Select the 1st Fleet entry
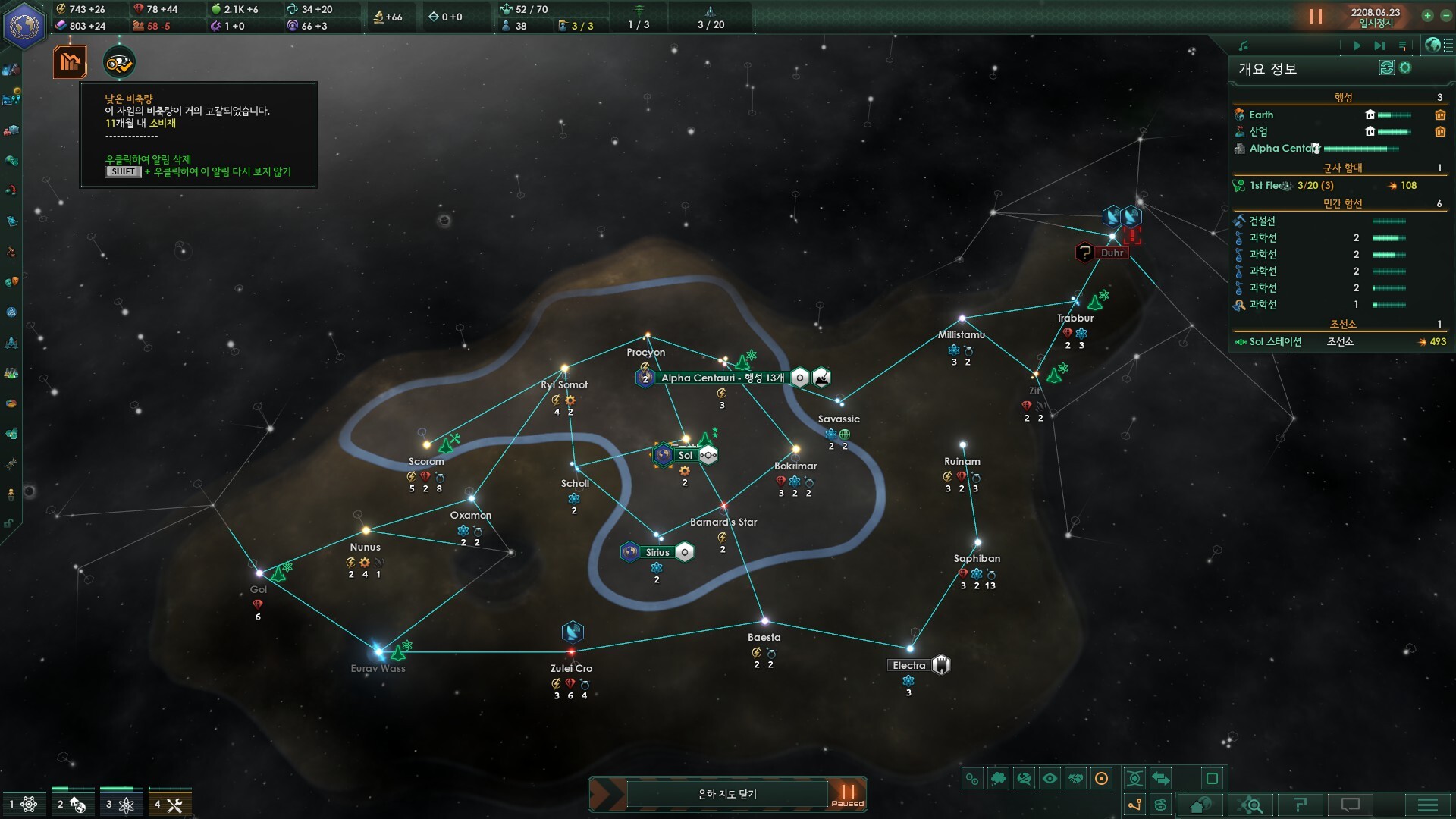The height and width of the screenshot is (819, 1456). [x=1268, y=185]
